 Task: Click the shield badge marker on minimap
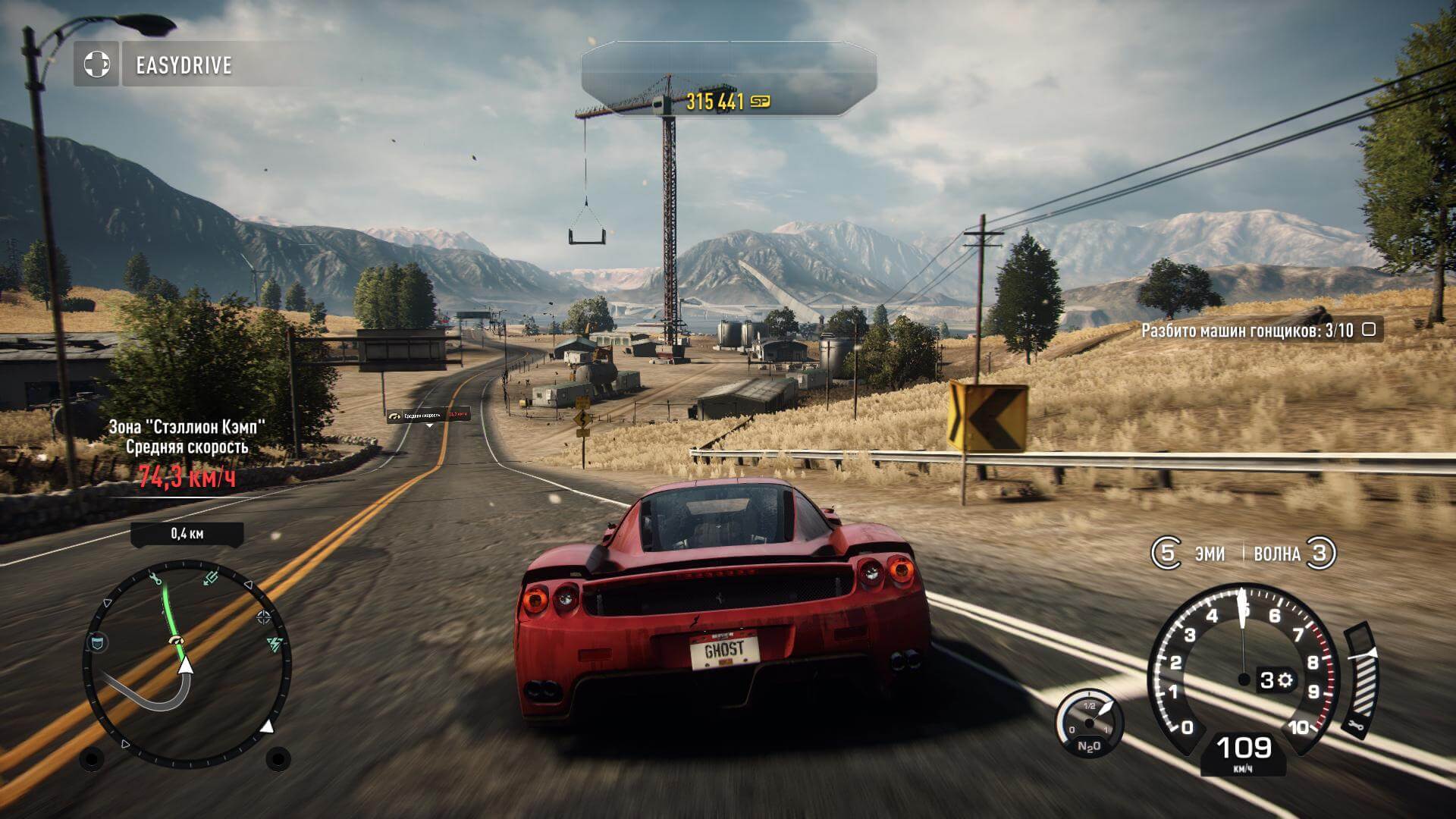click(98, 644)
